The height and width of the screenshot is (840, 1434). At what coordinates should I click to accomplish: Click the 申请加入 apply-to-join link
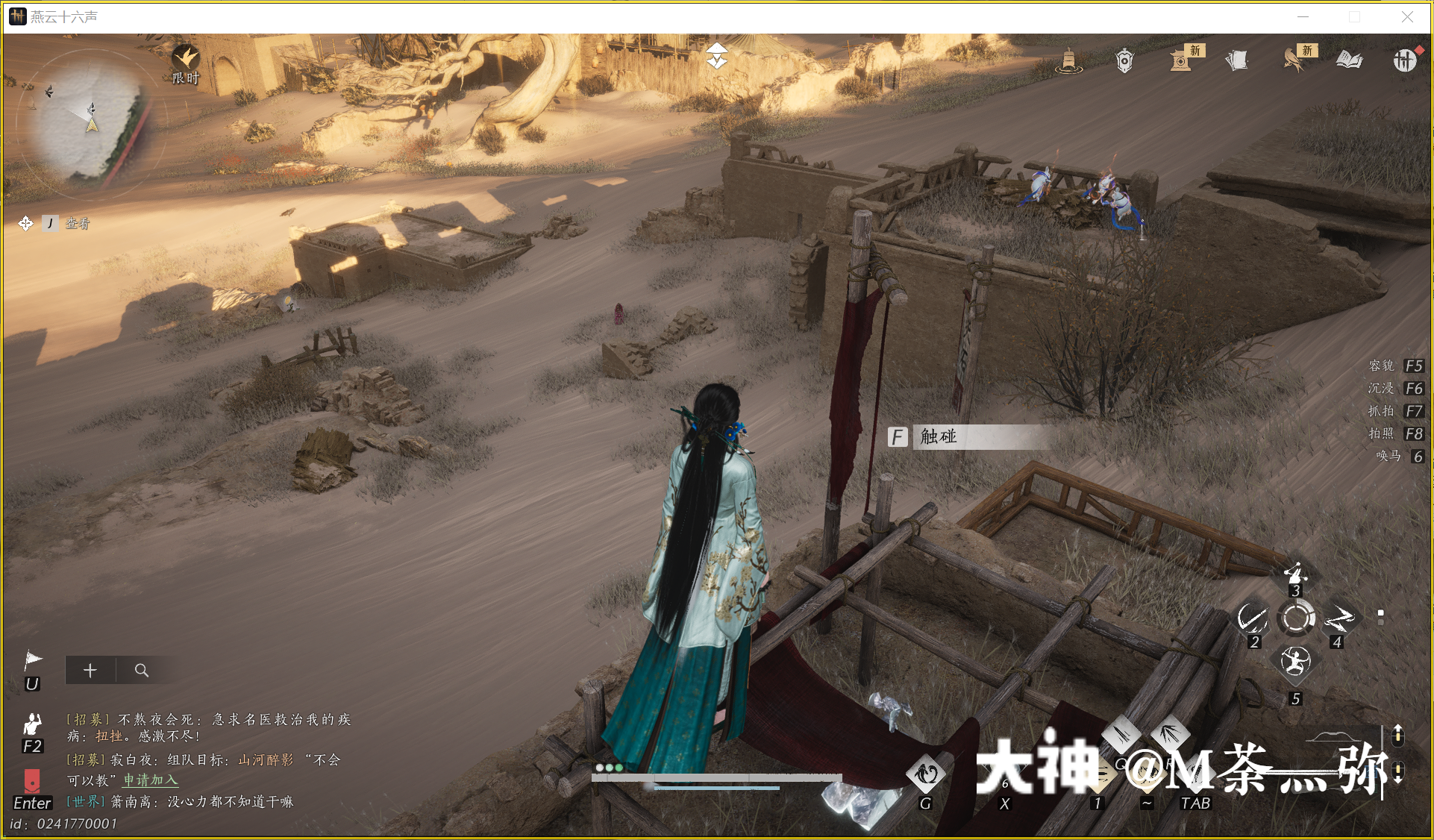(151, 780)
